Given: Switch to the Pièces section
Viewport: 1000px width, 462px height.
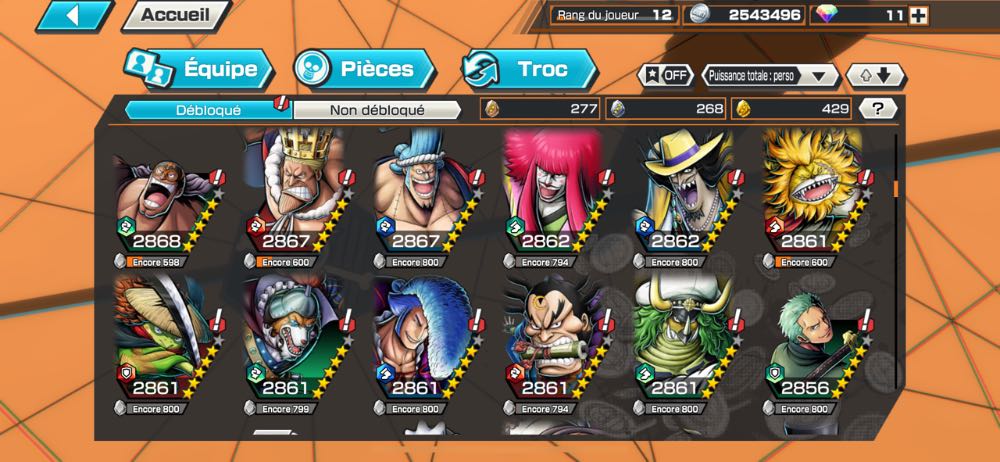Looking at the screenshot, I should click(365, 69).
